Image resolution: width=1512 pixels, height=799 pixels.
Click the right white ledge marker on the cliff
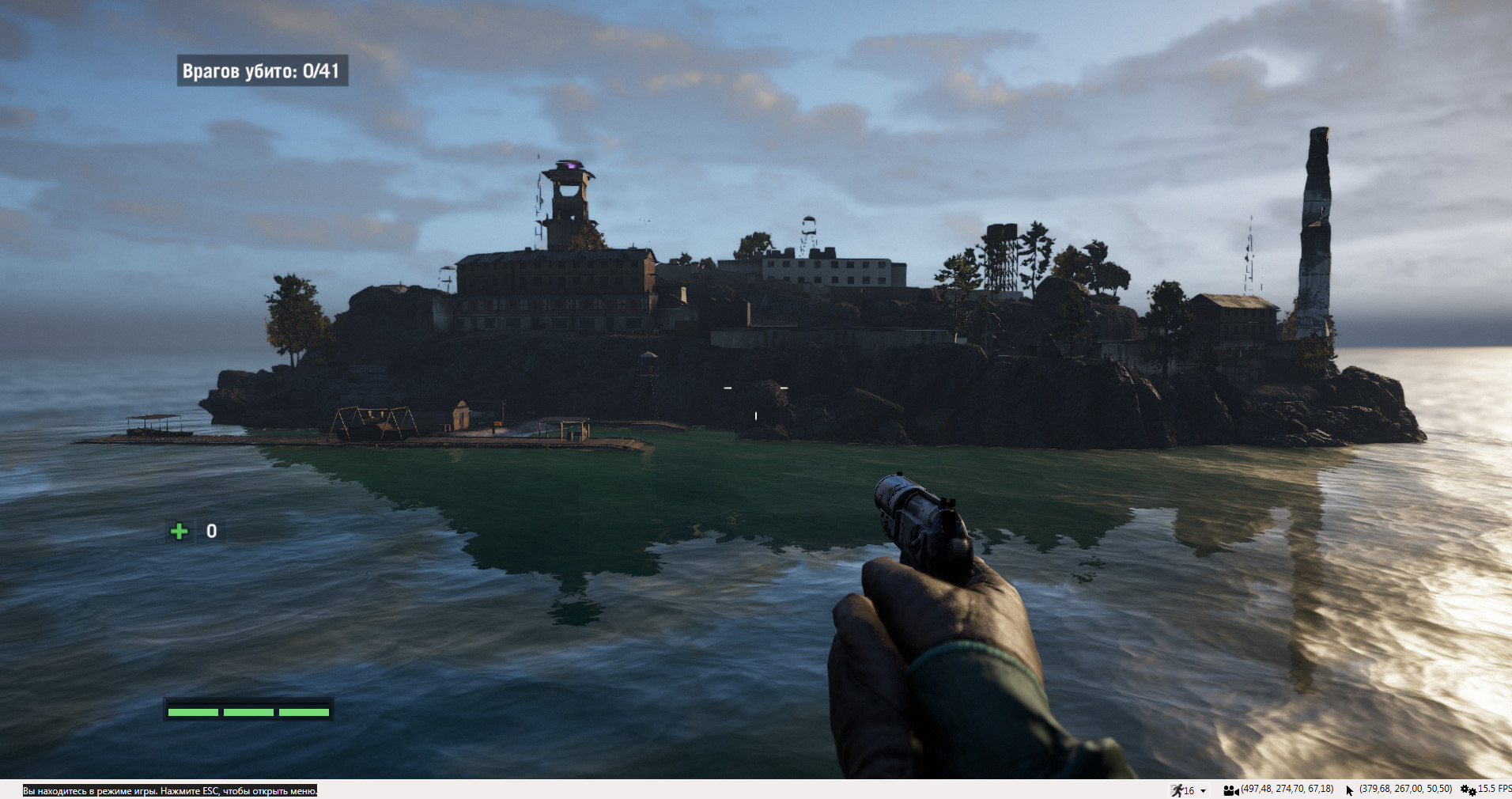(784, 388)
